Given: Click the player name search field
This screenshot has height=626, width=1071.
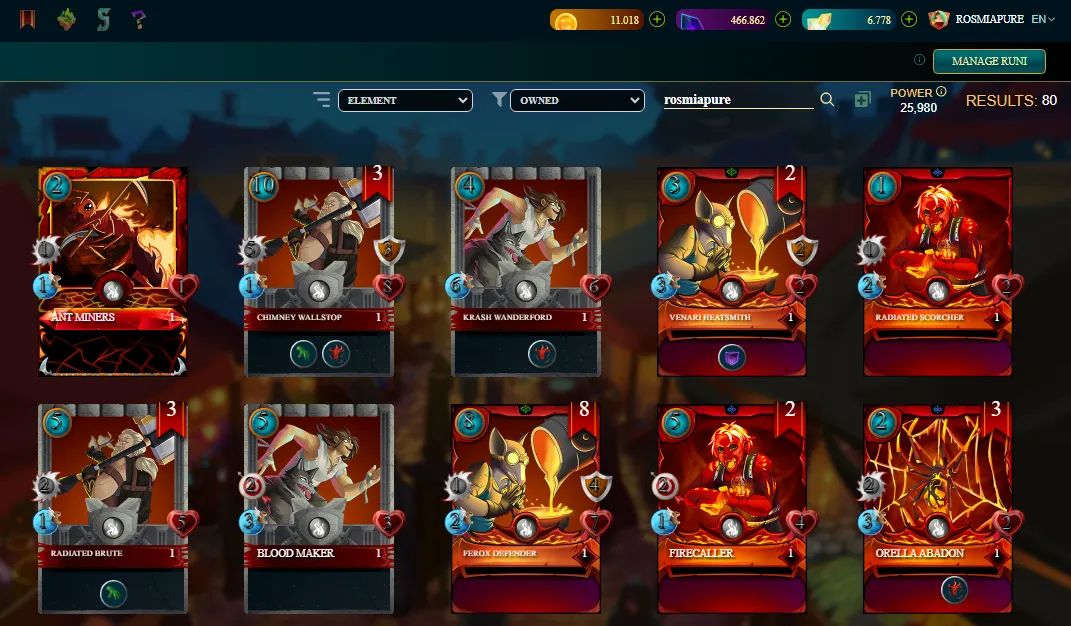Looking at the screenshot, I should pos(738,100).
